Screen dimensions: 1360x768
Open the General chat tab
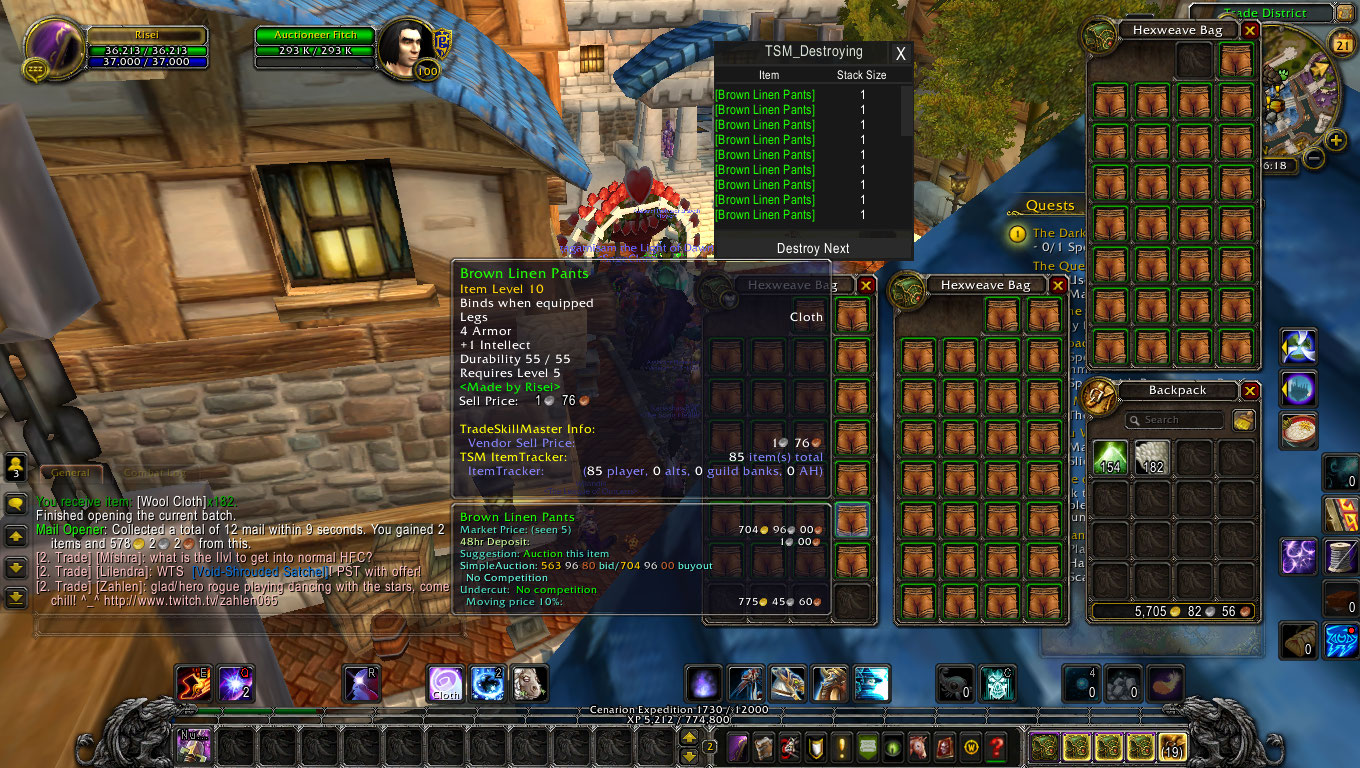[70, 473]
